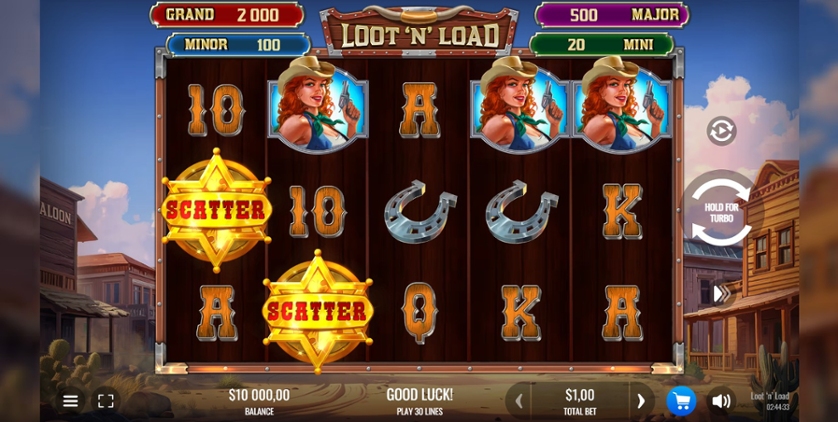Toggle fullscreen mode
This screenshot has height=422, width=838.
(106, 401)
